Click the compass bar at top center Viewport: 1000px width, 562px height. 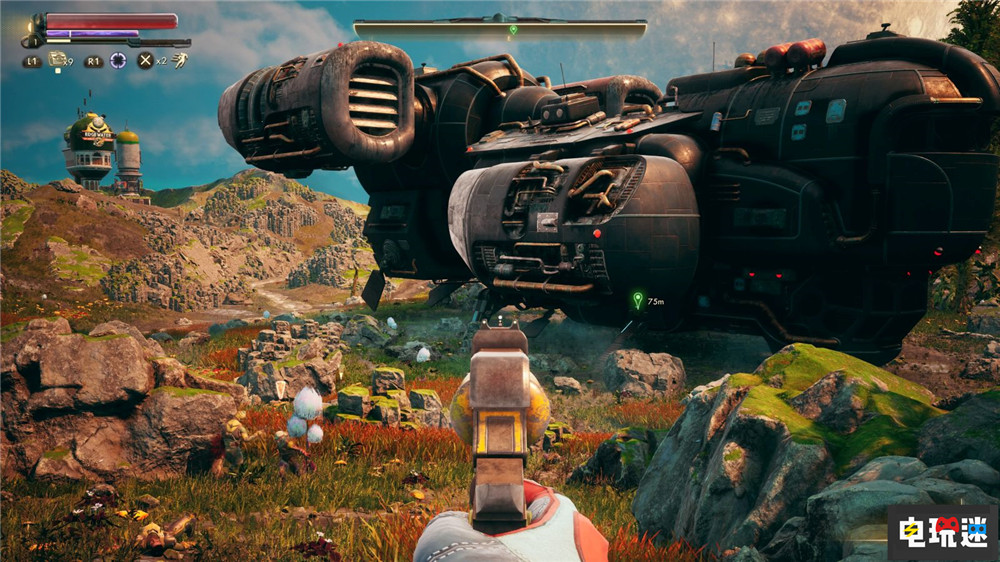pos(500,29)
